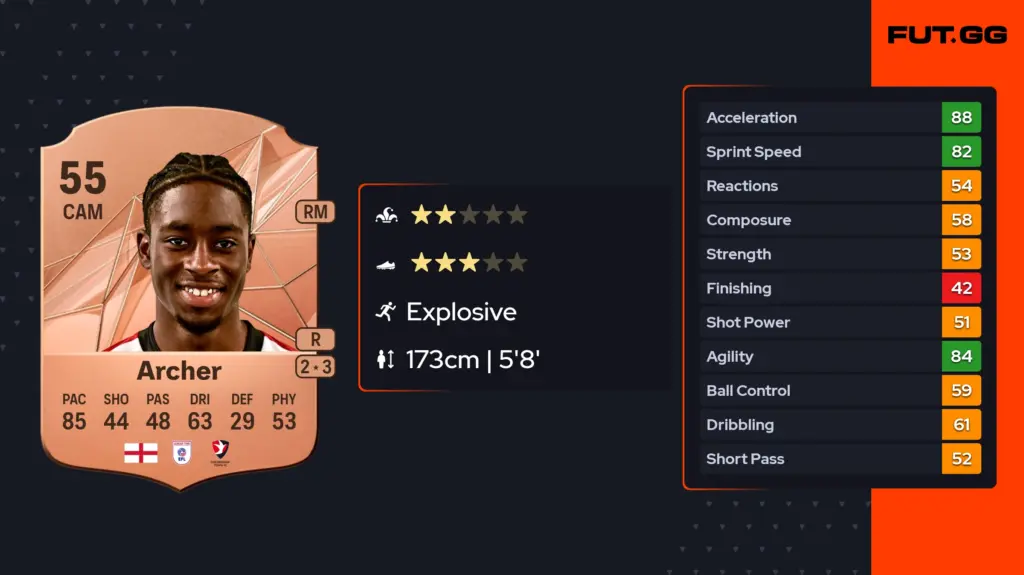This screenshot has width=1024, height=575.
Task: Choose the EFL league badge on the card
Action: pyautogui.click(x=181, y=453)
